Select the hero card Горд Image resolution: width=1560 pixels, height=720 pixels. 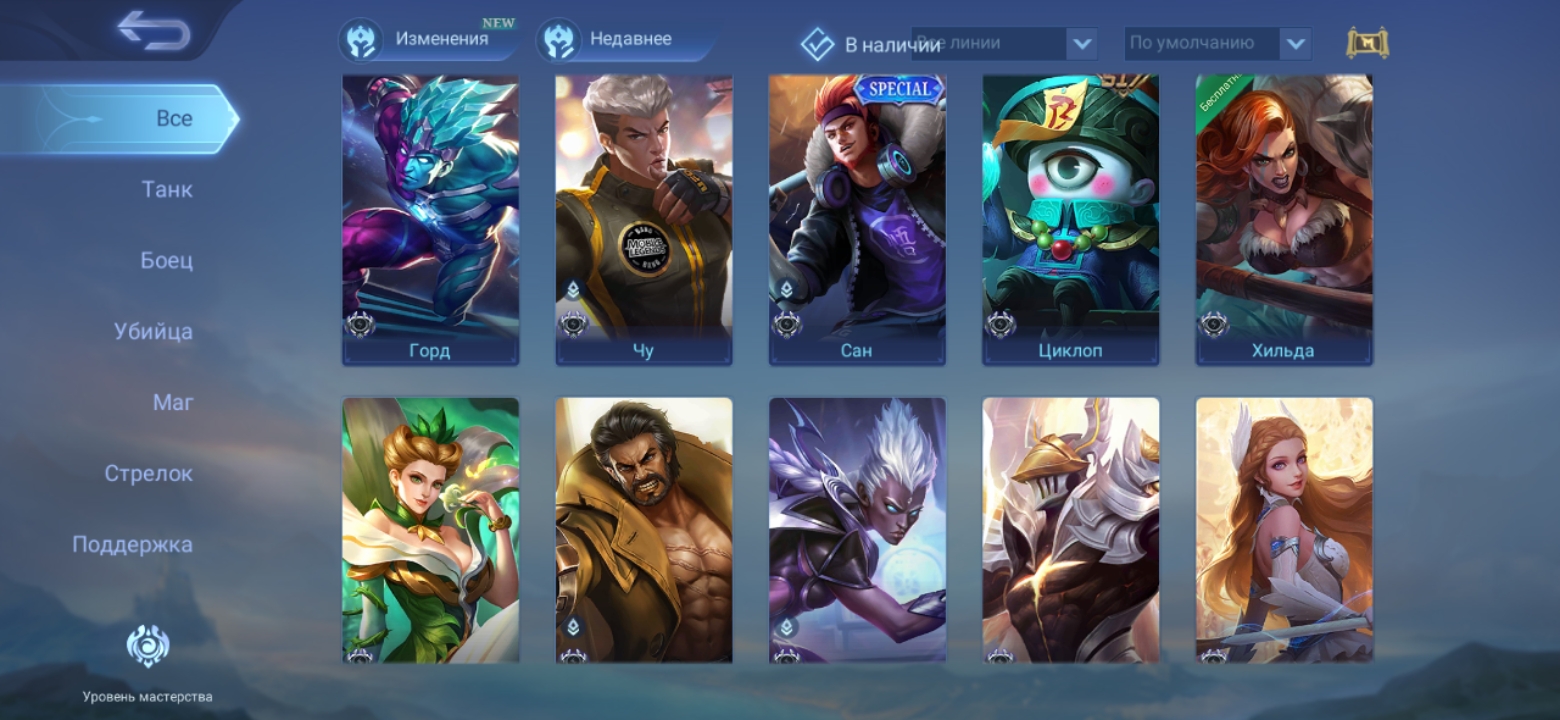click(430, 220)
